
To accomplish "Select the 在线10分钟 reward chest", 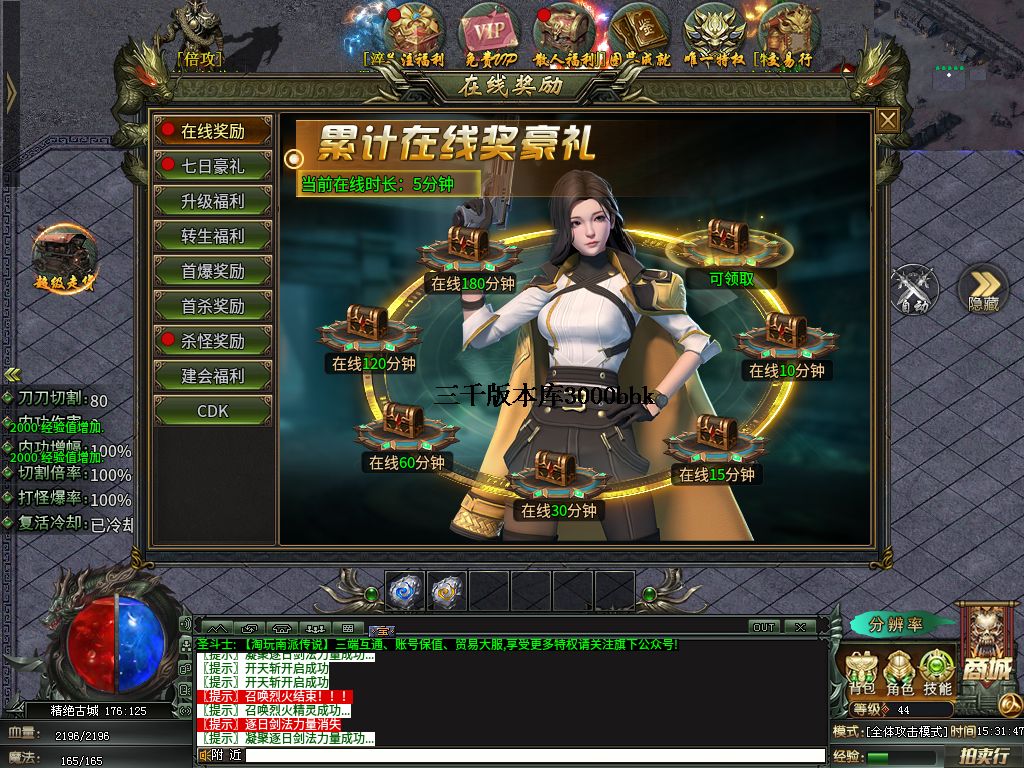I will (x=786, y=333).
